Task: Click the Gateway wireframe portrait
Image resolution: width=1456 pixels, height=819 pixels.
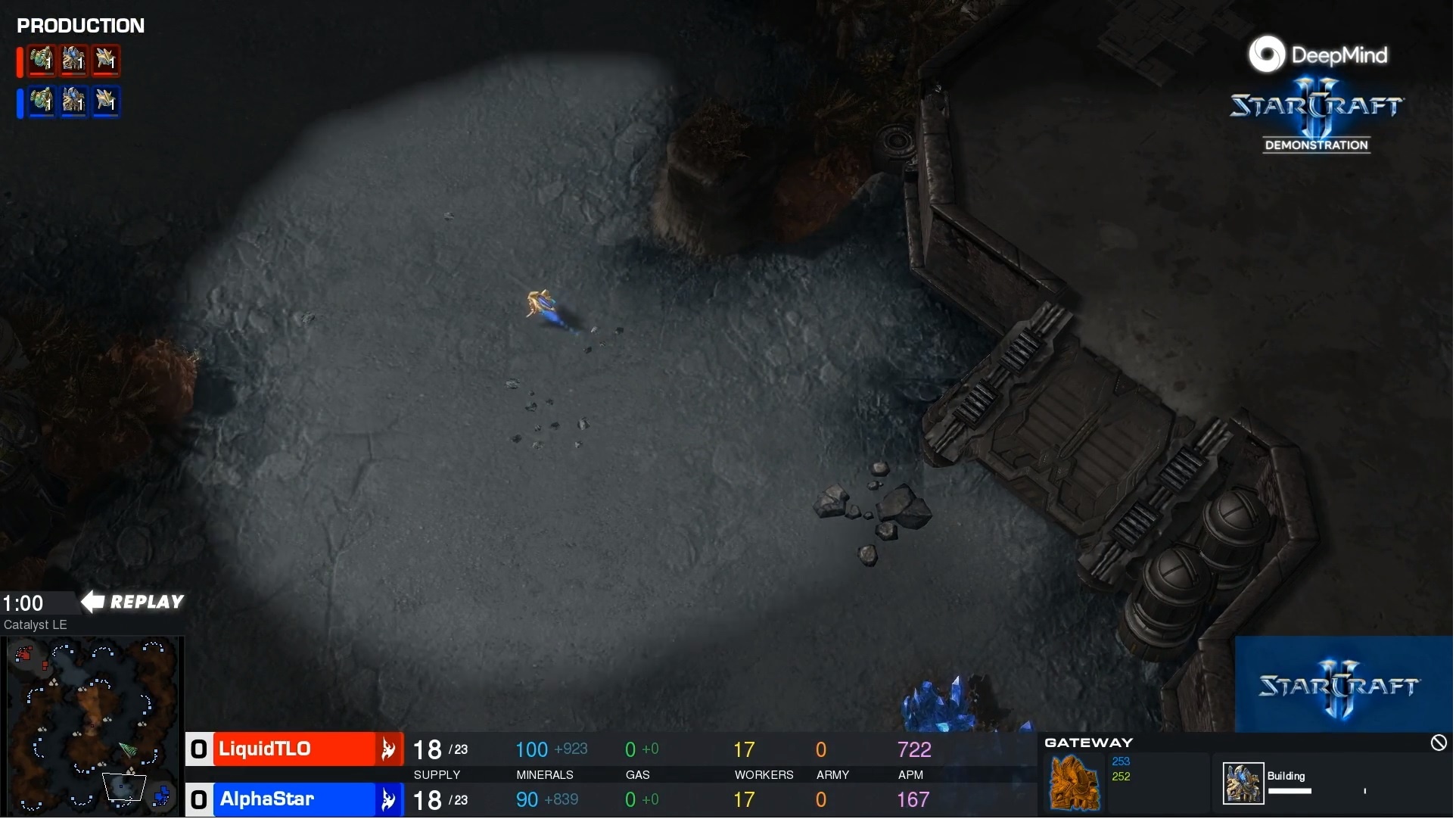Action: [x=1075, y=783]
